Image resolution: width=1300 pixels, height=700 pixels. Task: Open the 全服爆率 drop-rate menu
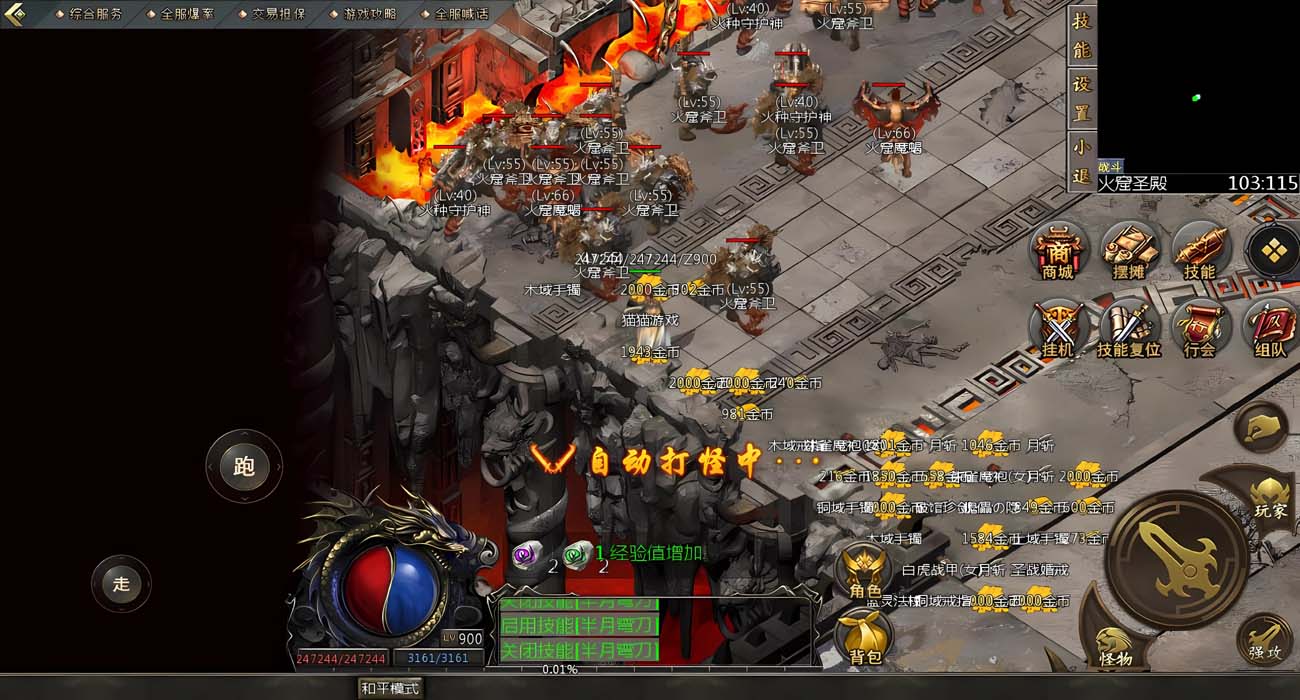coord(186,14)
